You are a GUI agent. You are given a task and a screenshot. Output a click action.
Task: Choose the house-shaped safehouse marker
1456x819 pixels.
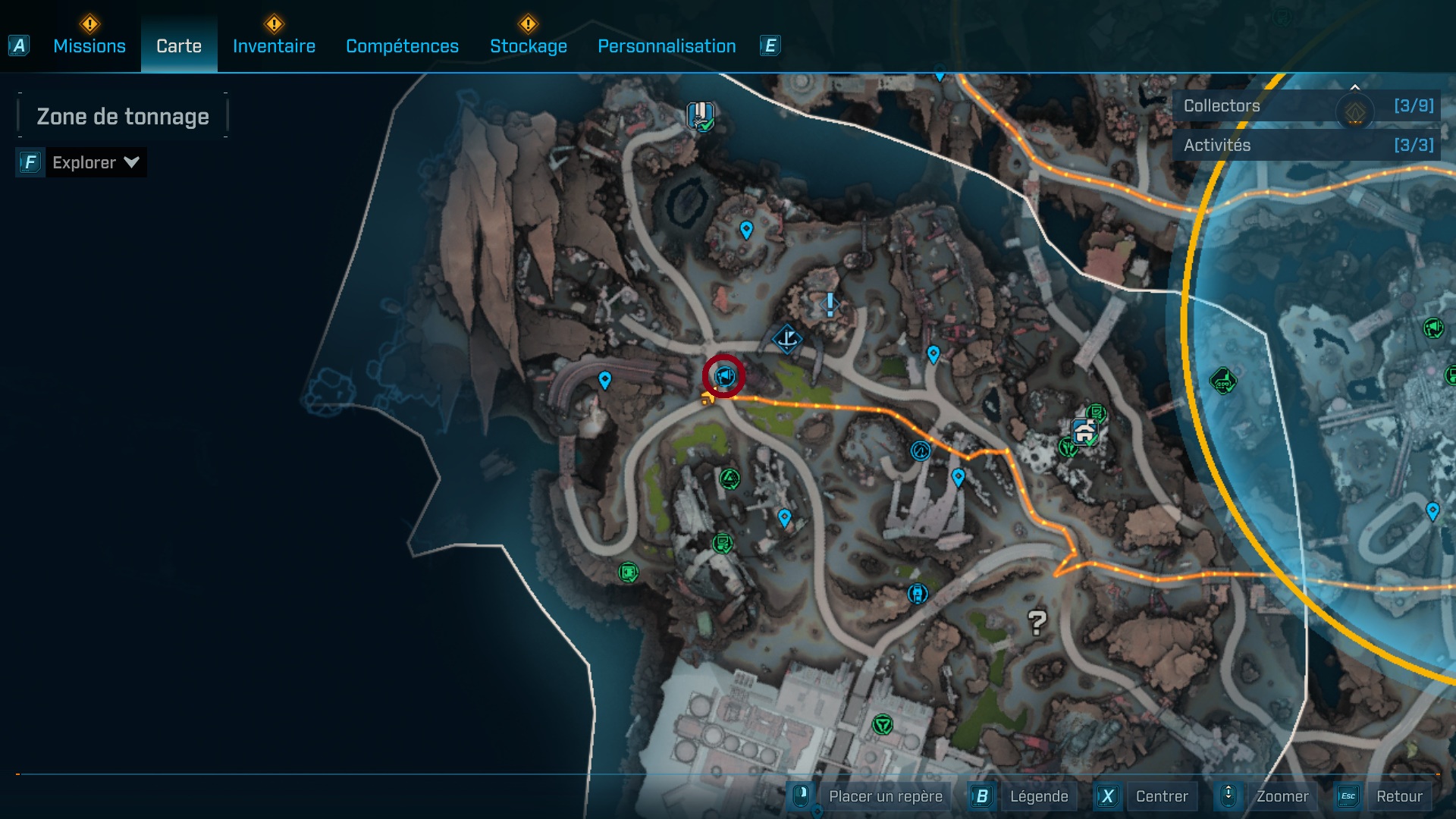point(1085,432)
